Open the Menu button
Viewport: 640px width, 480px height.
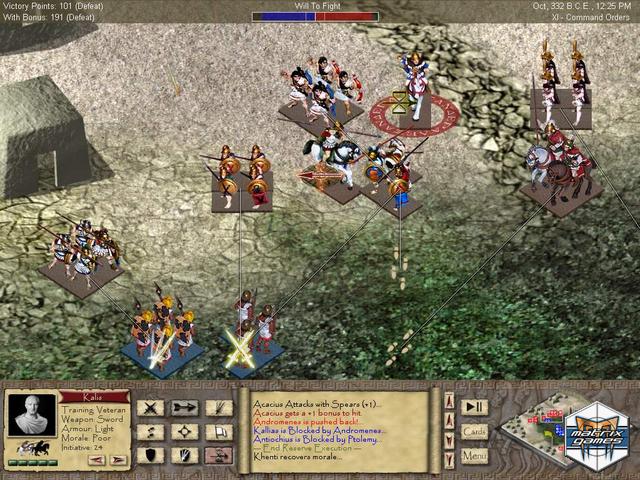[474, 455]
